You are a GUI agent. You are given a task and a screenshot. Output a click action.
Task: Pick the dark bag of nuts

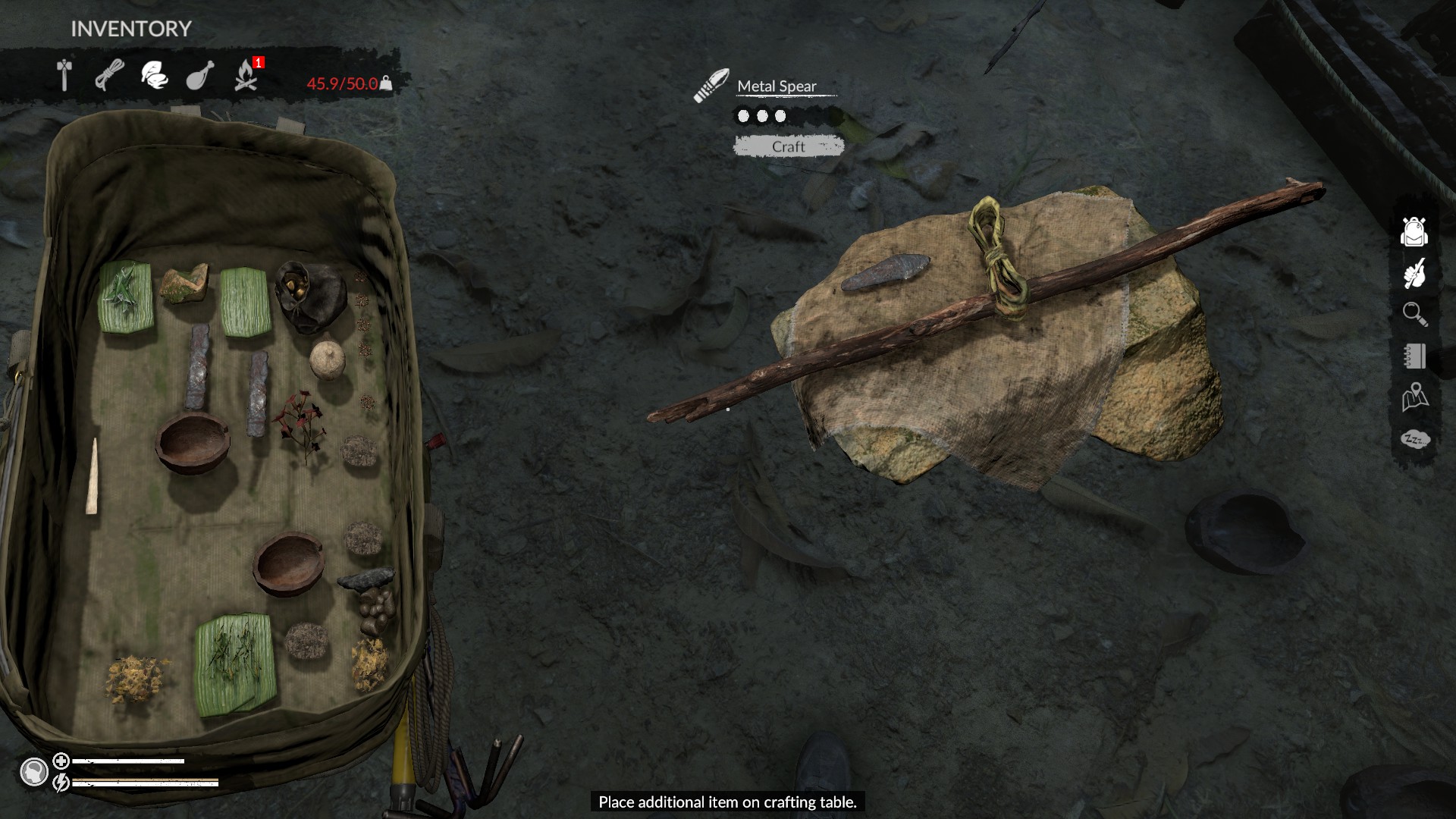point(307,295)
